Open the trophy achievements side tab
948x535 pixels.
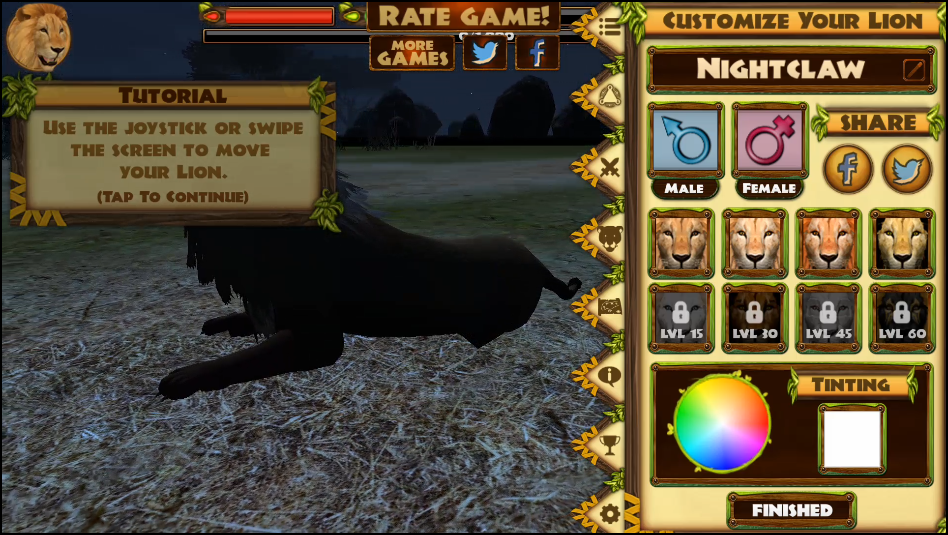(x=609, y=444)
